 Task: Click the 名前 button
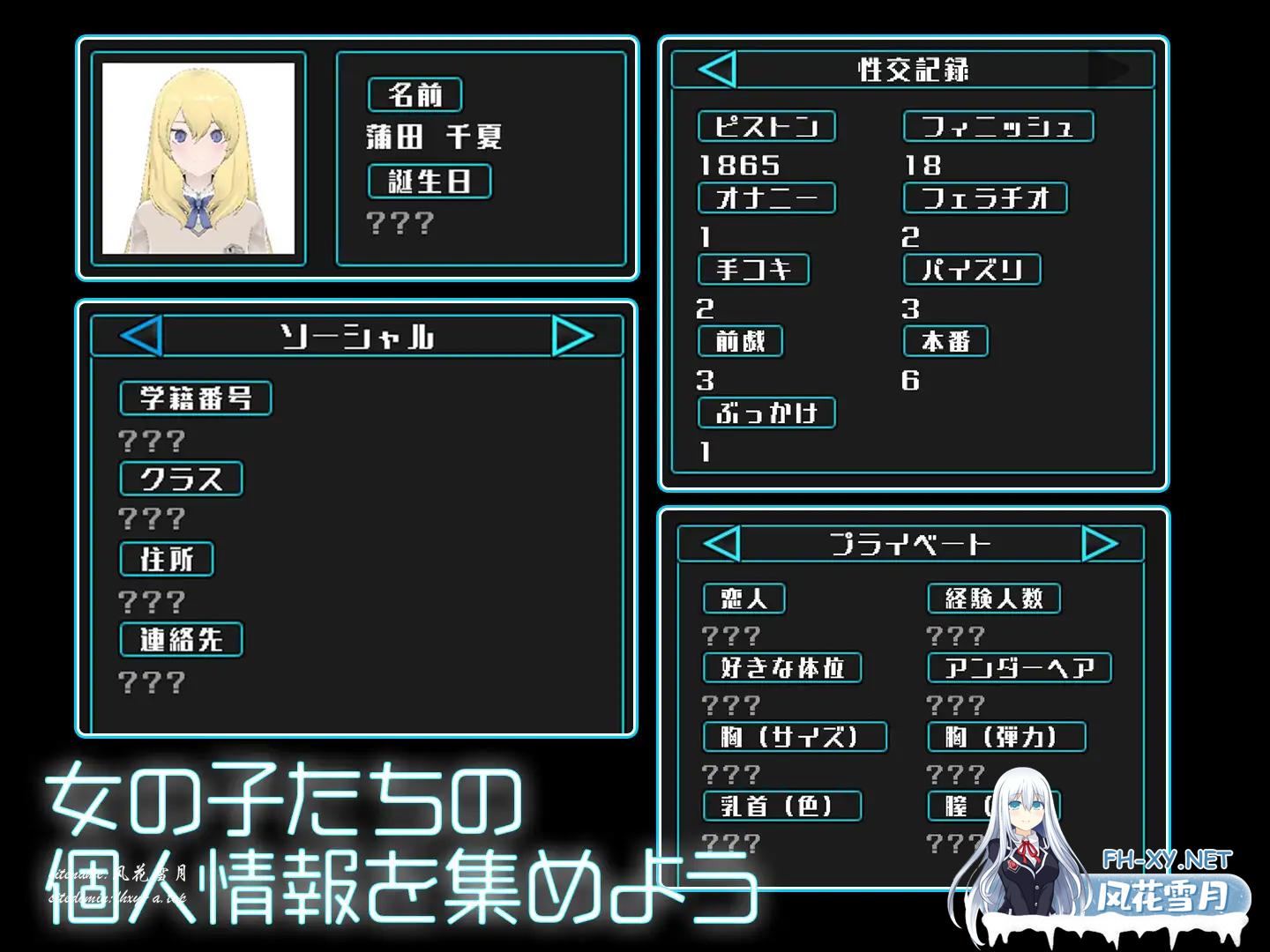click(415, 94)
